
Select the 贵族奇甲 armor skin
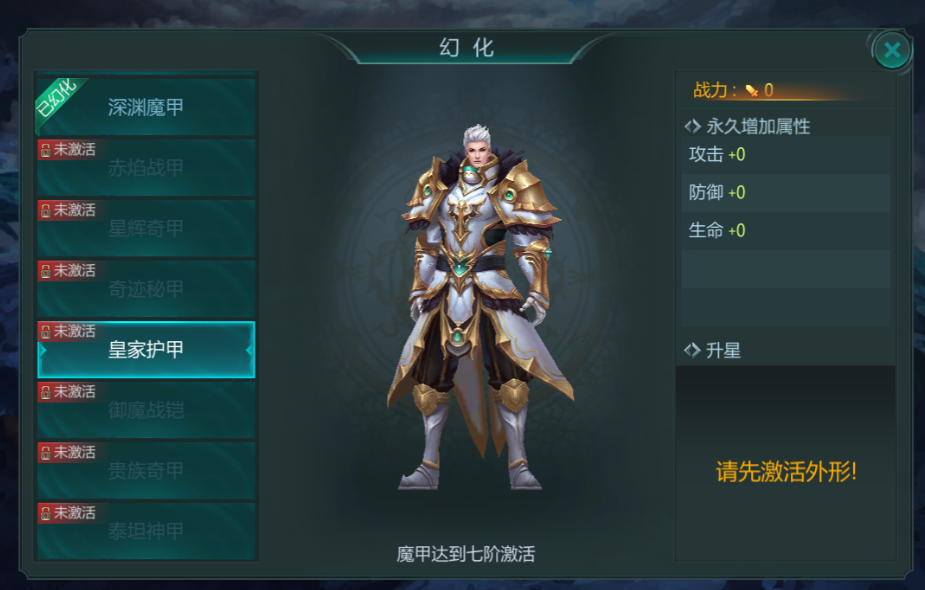[146, 470]
